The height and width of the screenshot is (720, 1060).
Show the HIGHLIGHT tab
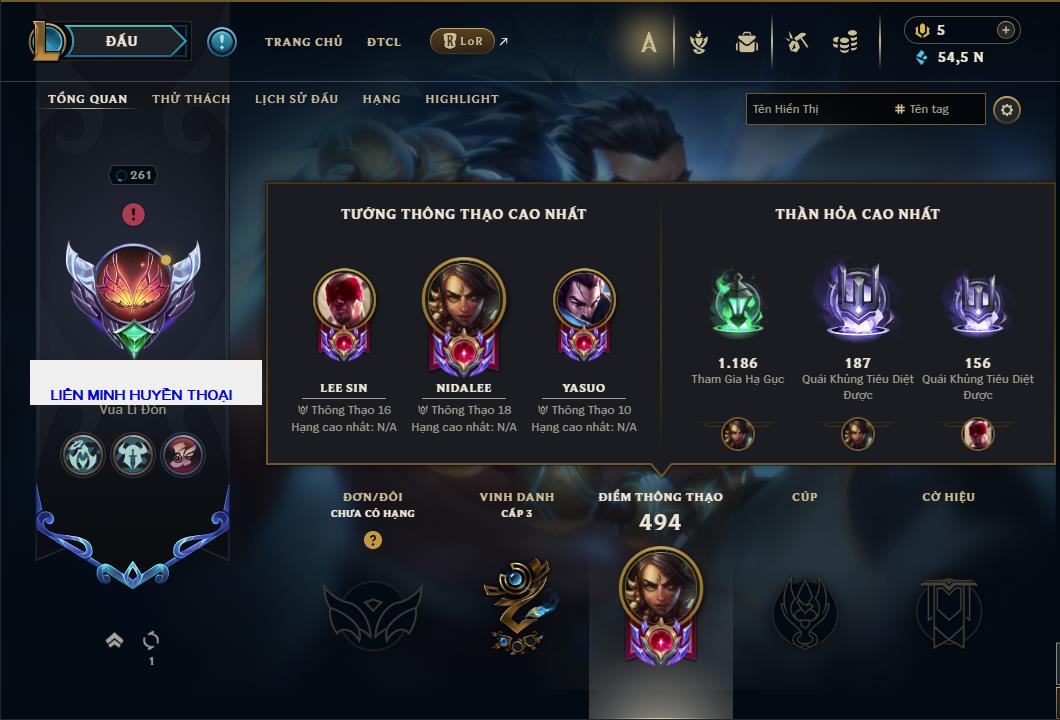tap(461, 99)
